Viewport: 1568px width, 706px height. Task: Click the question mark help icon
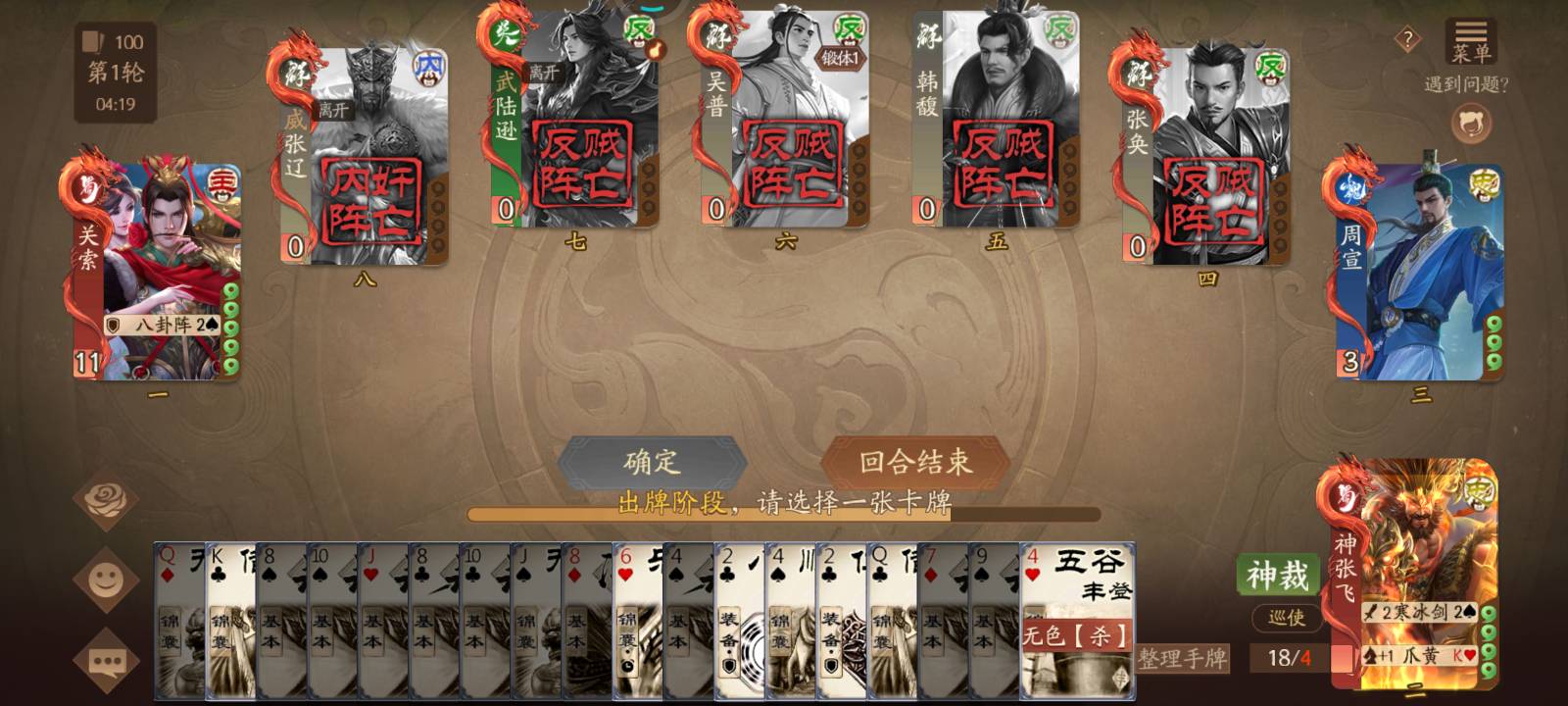click(x=1407, y=40)
